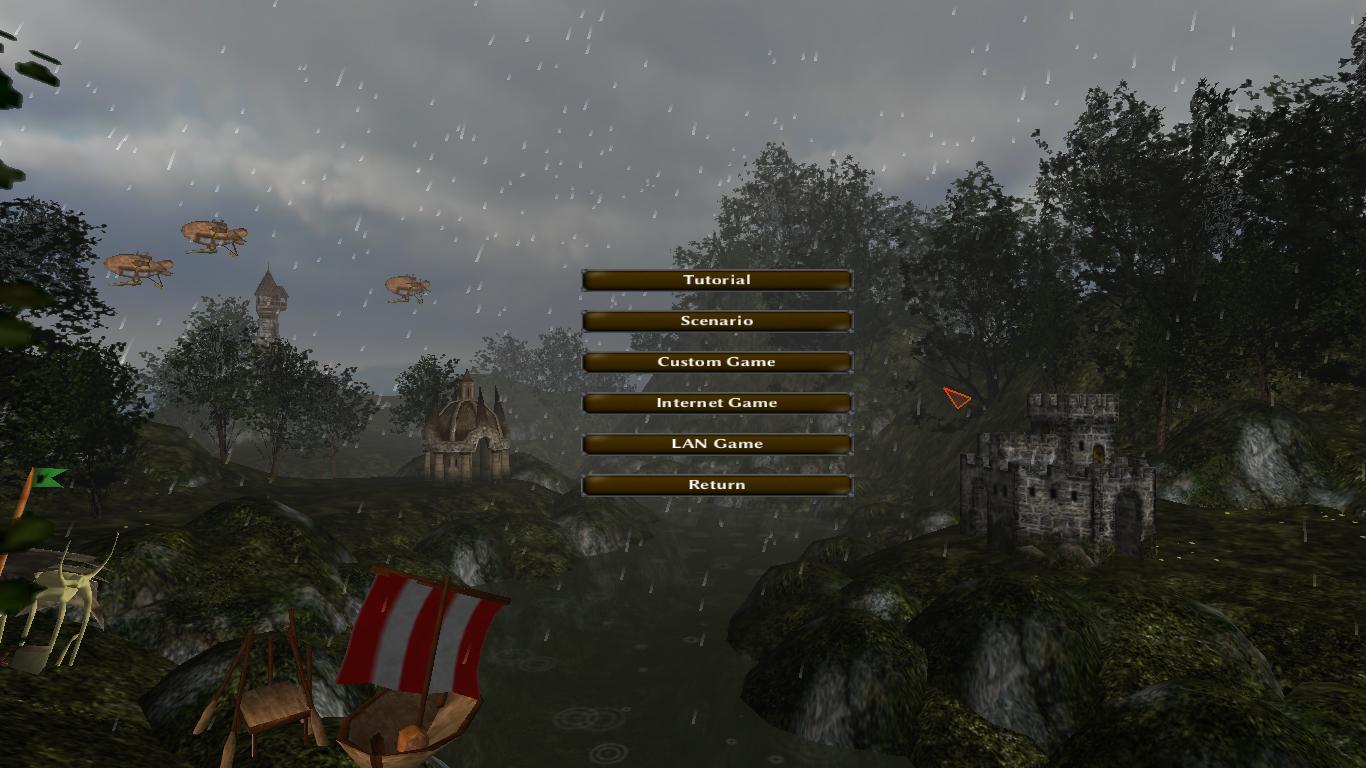
Task: Click Return to go back
Action: 716,485
